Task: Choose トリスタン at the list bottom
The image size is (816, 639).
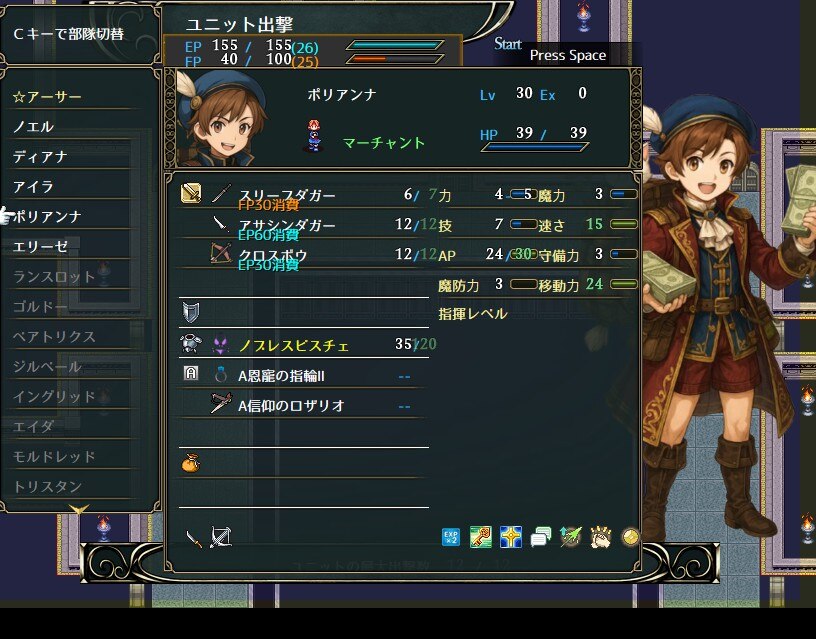Action: (47, 487)
